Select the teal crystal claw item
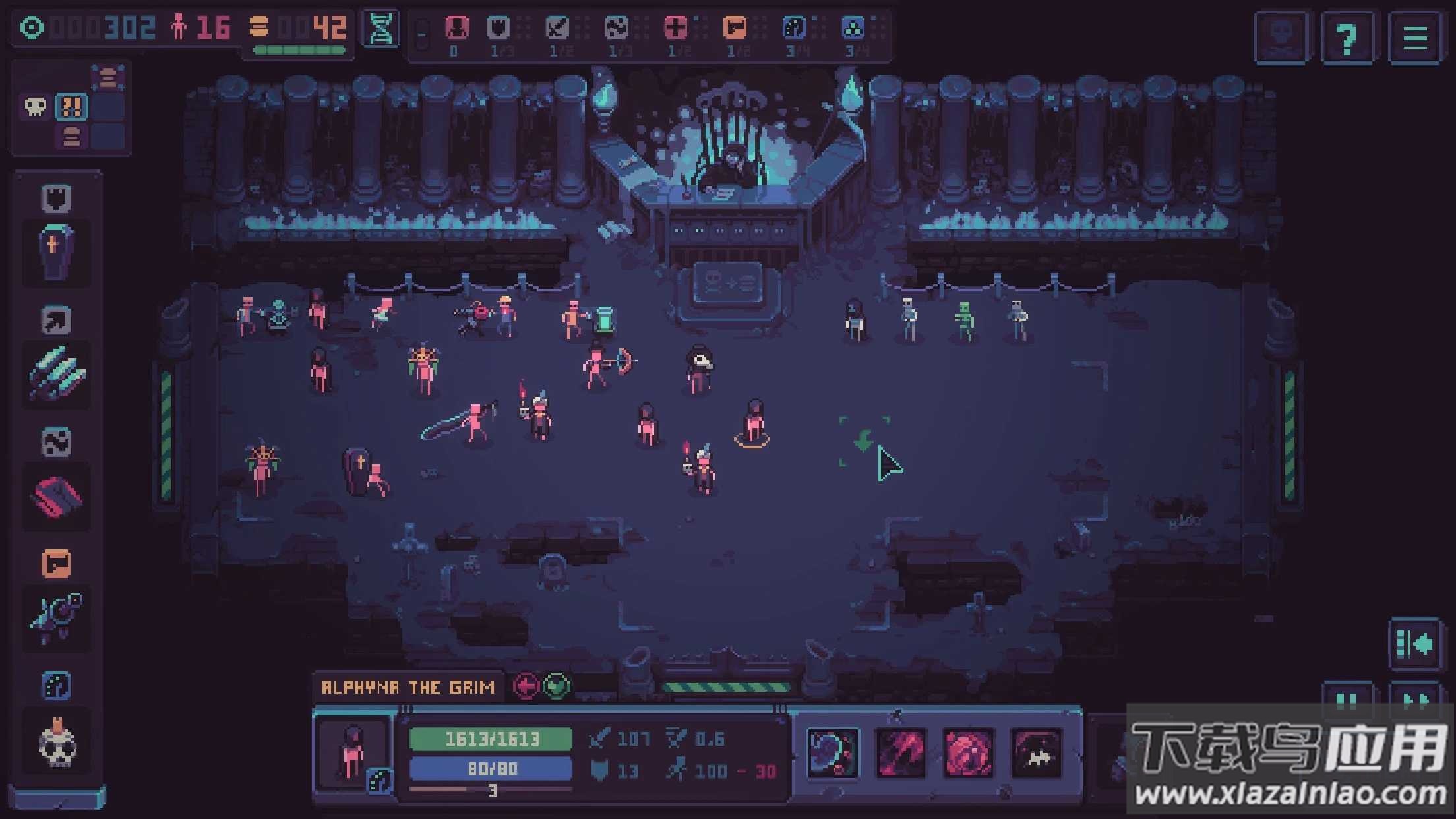The image size is (1456, 819). click(56, 374)
